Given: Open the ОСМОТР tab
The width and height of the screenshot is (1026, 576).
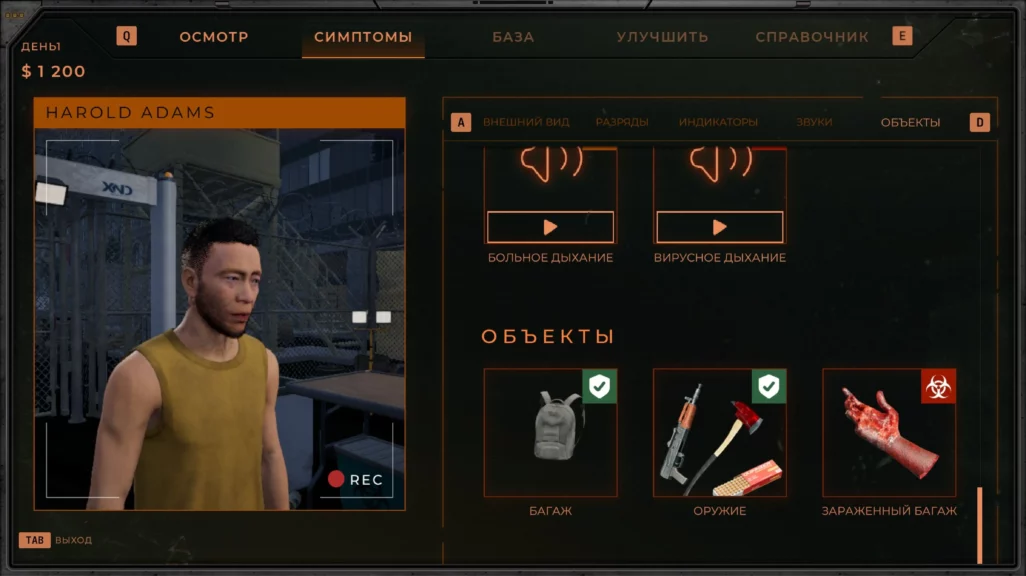Looking at the screenshot, I should coord(214,37).
